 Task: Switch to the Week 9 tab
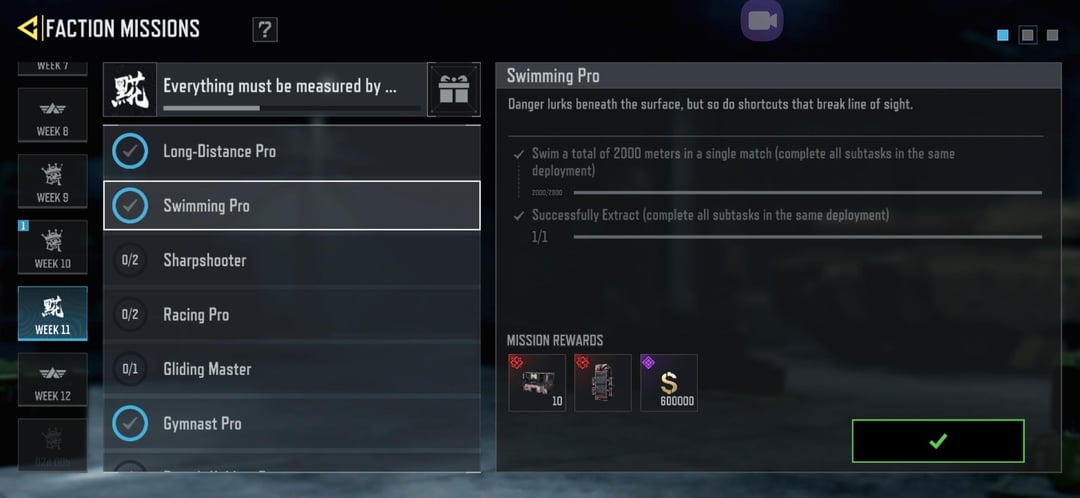(52, 182)
